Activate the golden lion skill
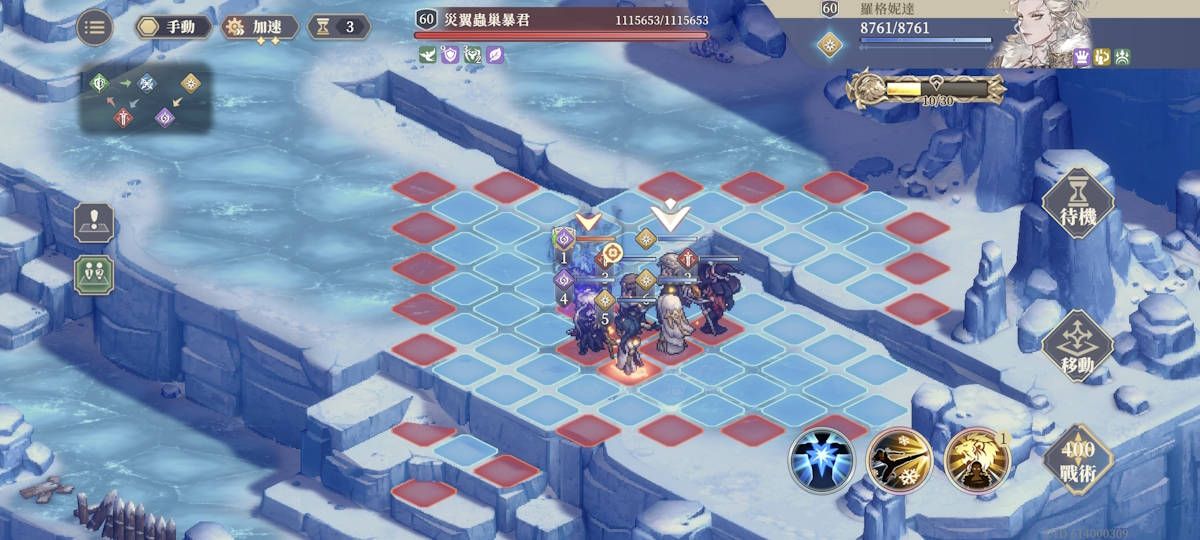Screen dimensions: 1200x540 click(976, 459)
